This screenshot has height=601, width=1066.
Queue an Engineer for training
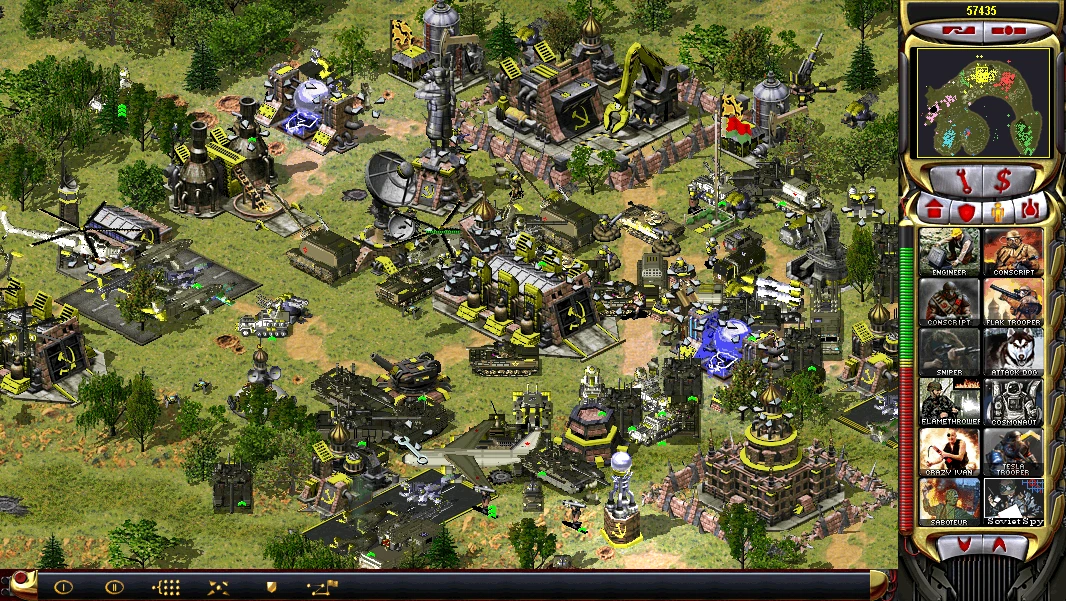point(950,251)
